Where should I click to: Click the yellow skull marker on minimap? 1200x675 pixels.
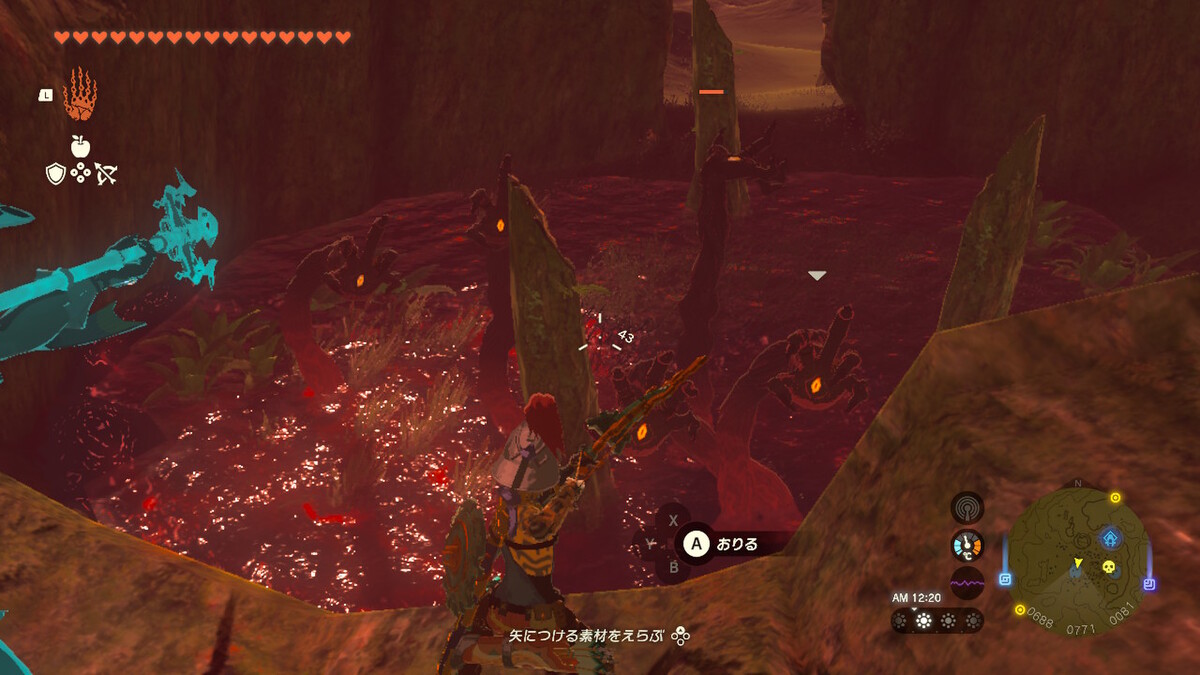pyautogui.click(x=1108, y=567)
